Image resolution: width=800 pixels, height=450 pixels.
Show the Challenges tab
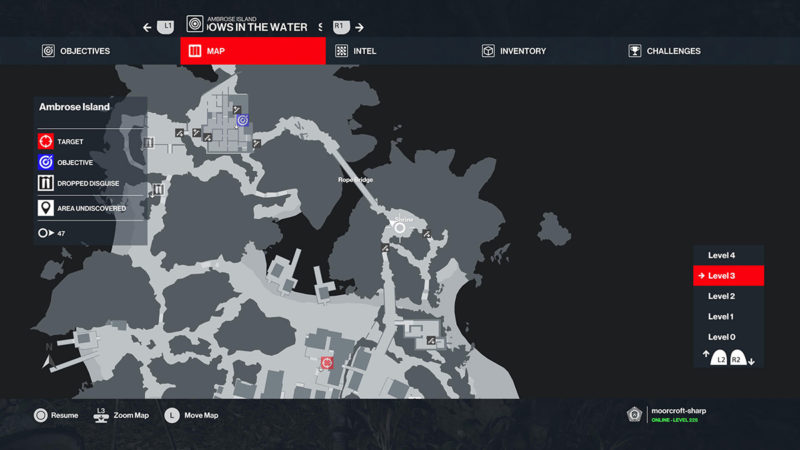pyautogui.click(x=663, y=51)
